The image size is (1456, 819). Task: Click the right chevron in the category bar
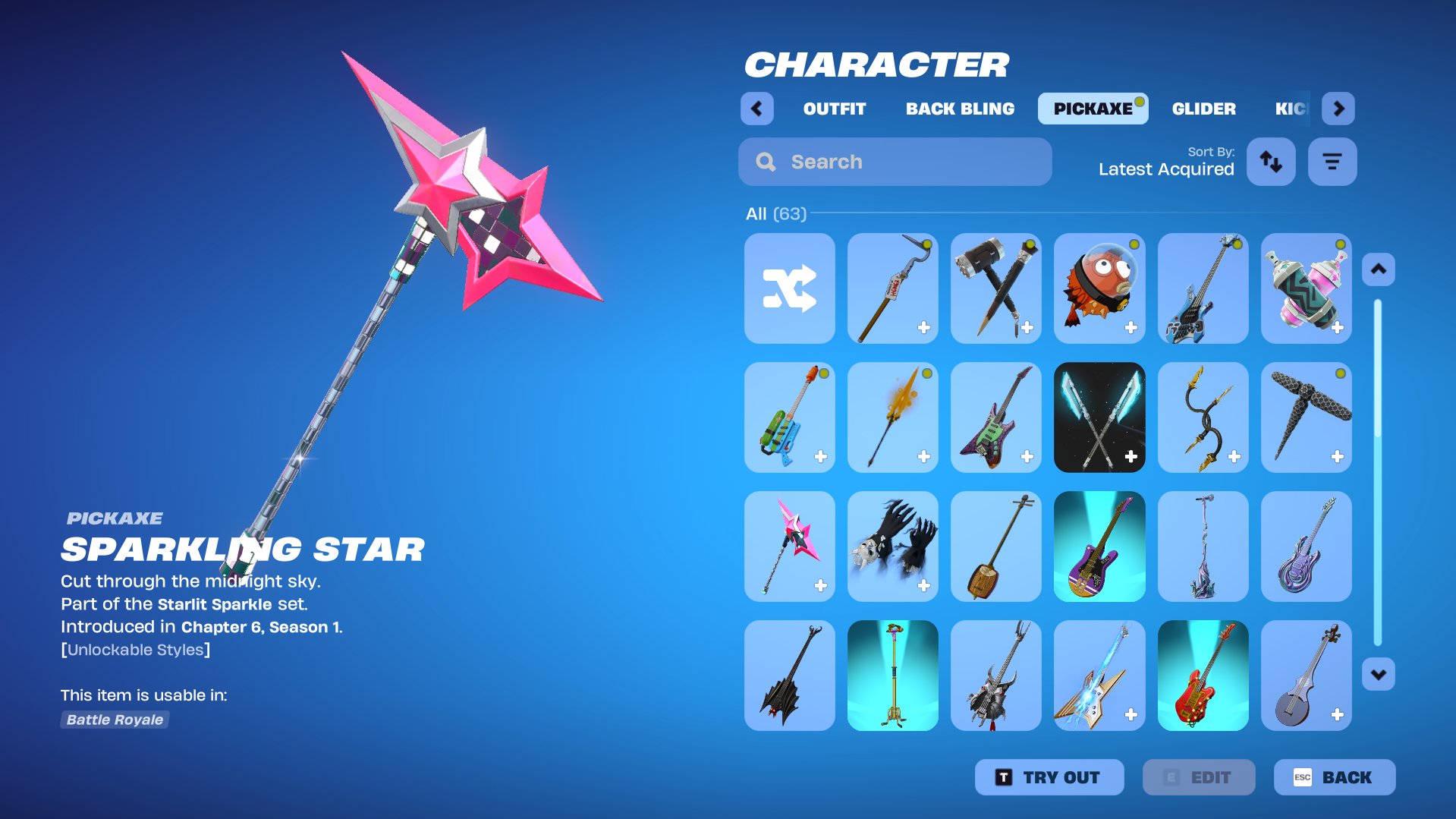click(1339, 109)
